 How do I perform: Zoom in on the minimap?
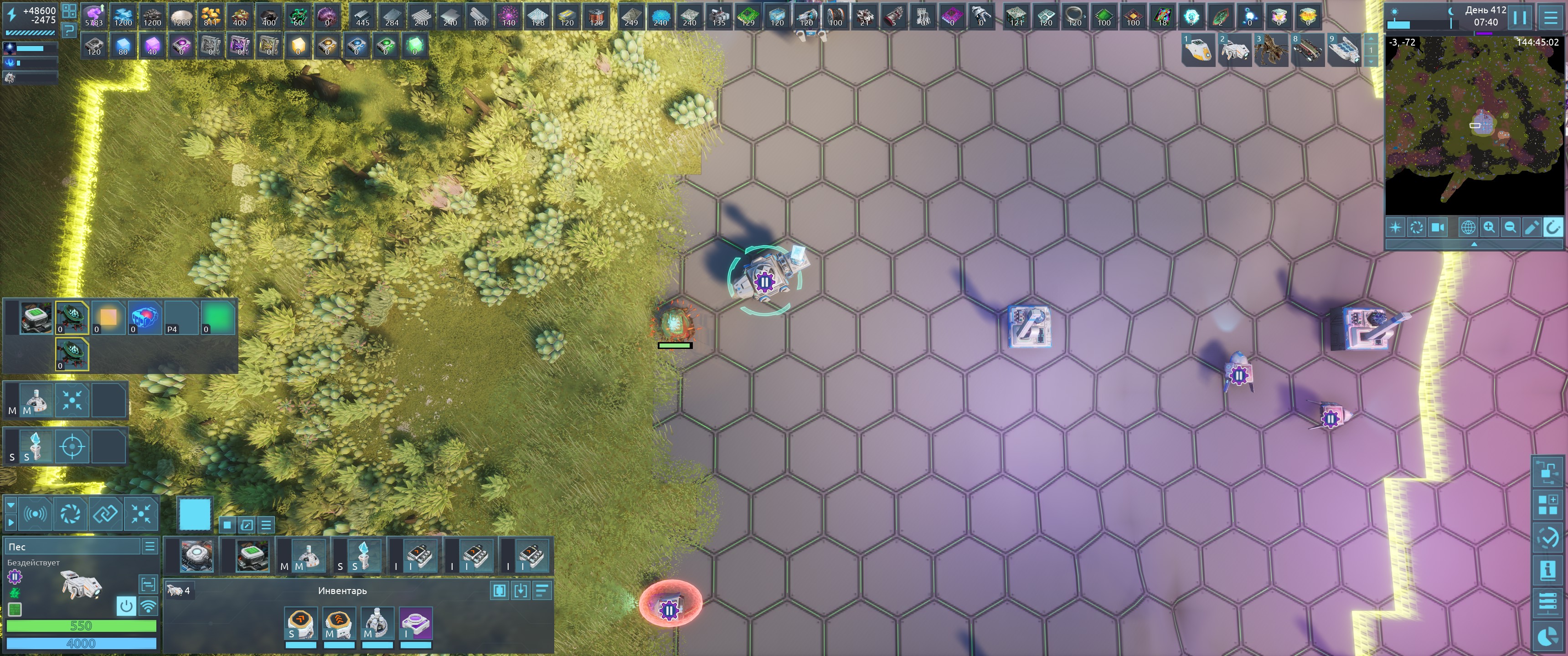[x=1489, y=228]
